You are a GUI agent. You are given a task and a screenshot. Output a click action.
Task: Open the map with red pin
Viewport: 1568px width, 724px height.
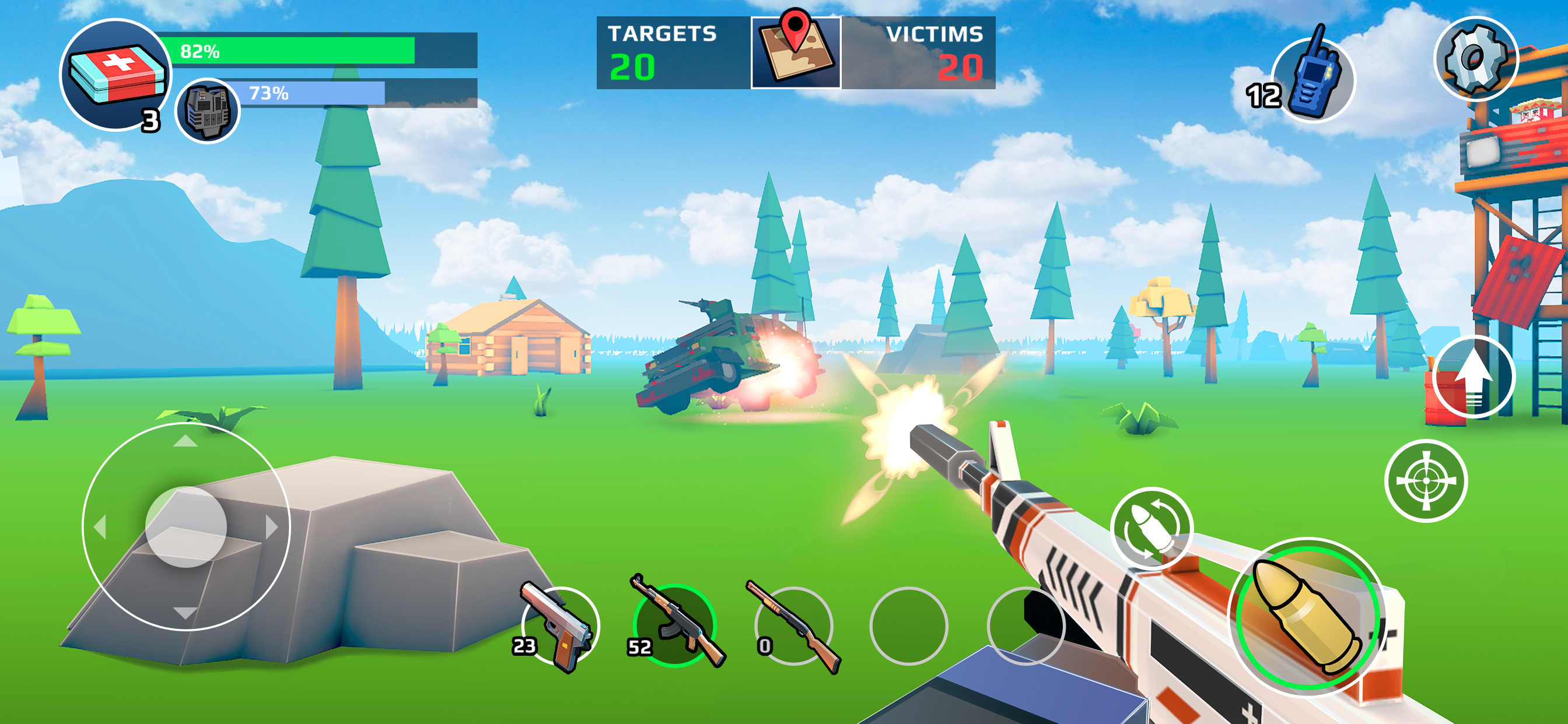[x=796, y=52]
